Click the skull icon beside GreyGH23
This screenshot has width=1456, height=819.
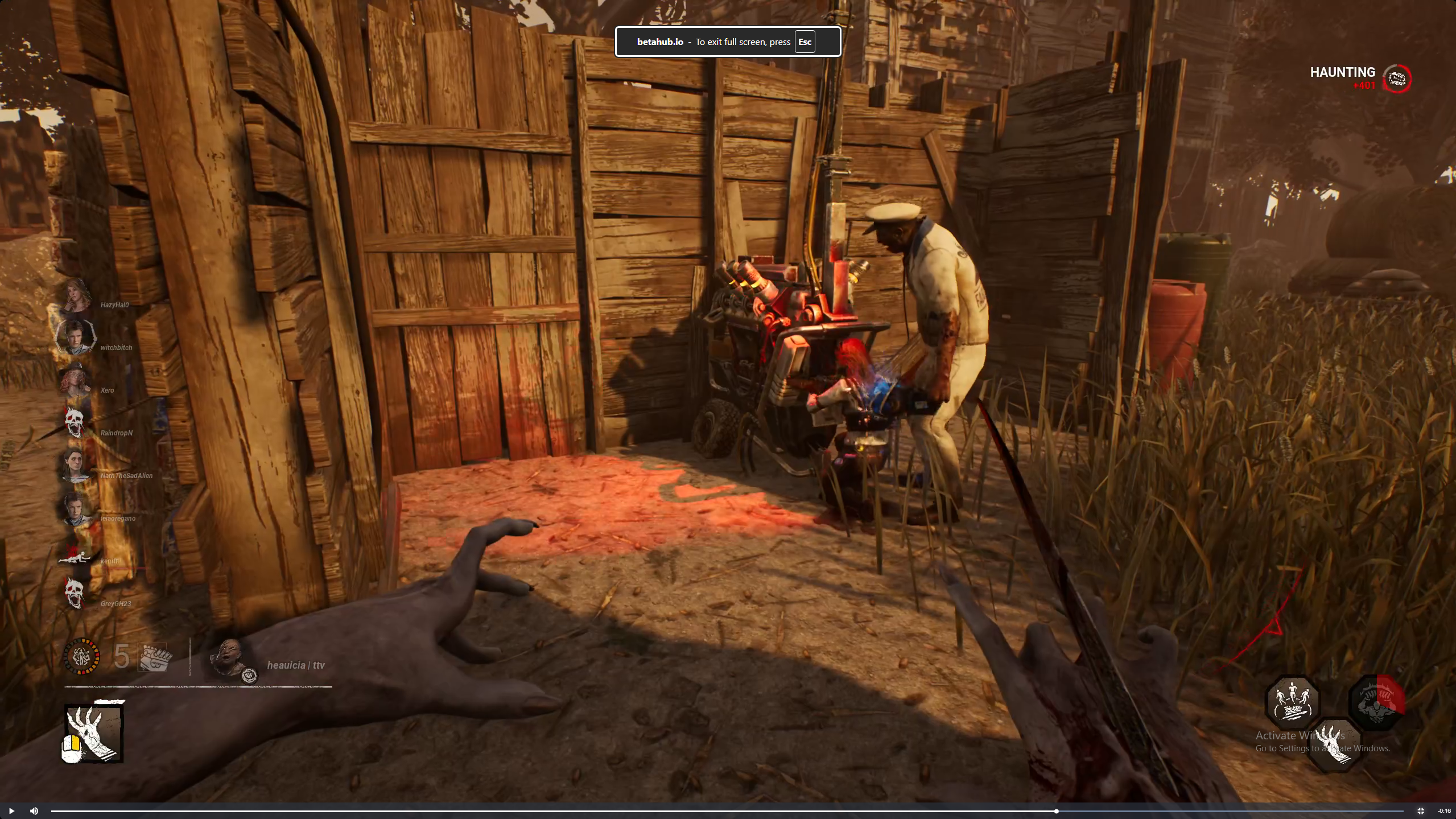[75, 593]
